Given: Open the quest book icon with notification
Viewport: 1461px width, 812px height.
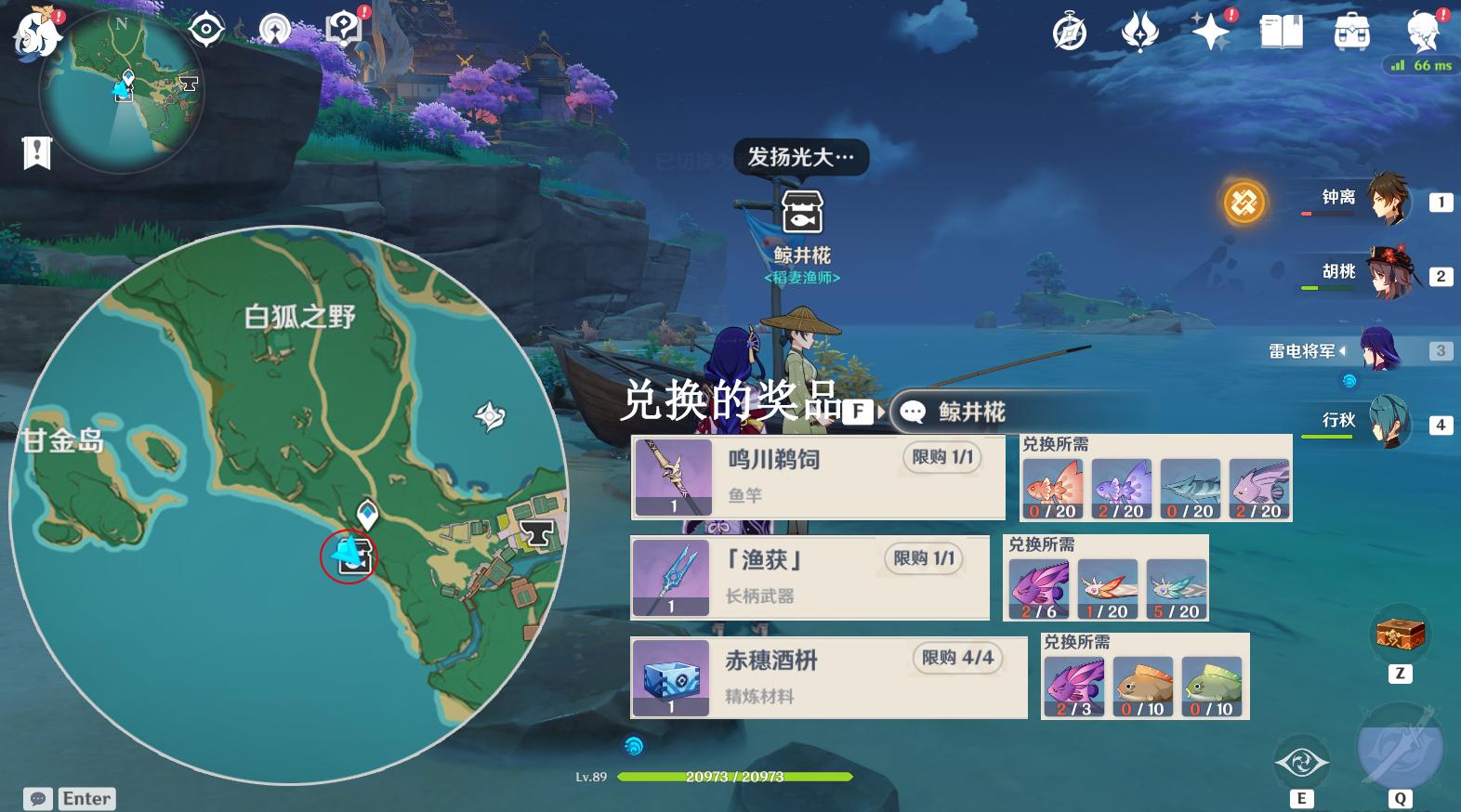Looking at the screenshot, I should (x=344, y=26).
